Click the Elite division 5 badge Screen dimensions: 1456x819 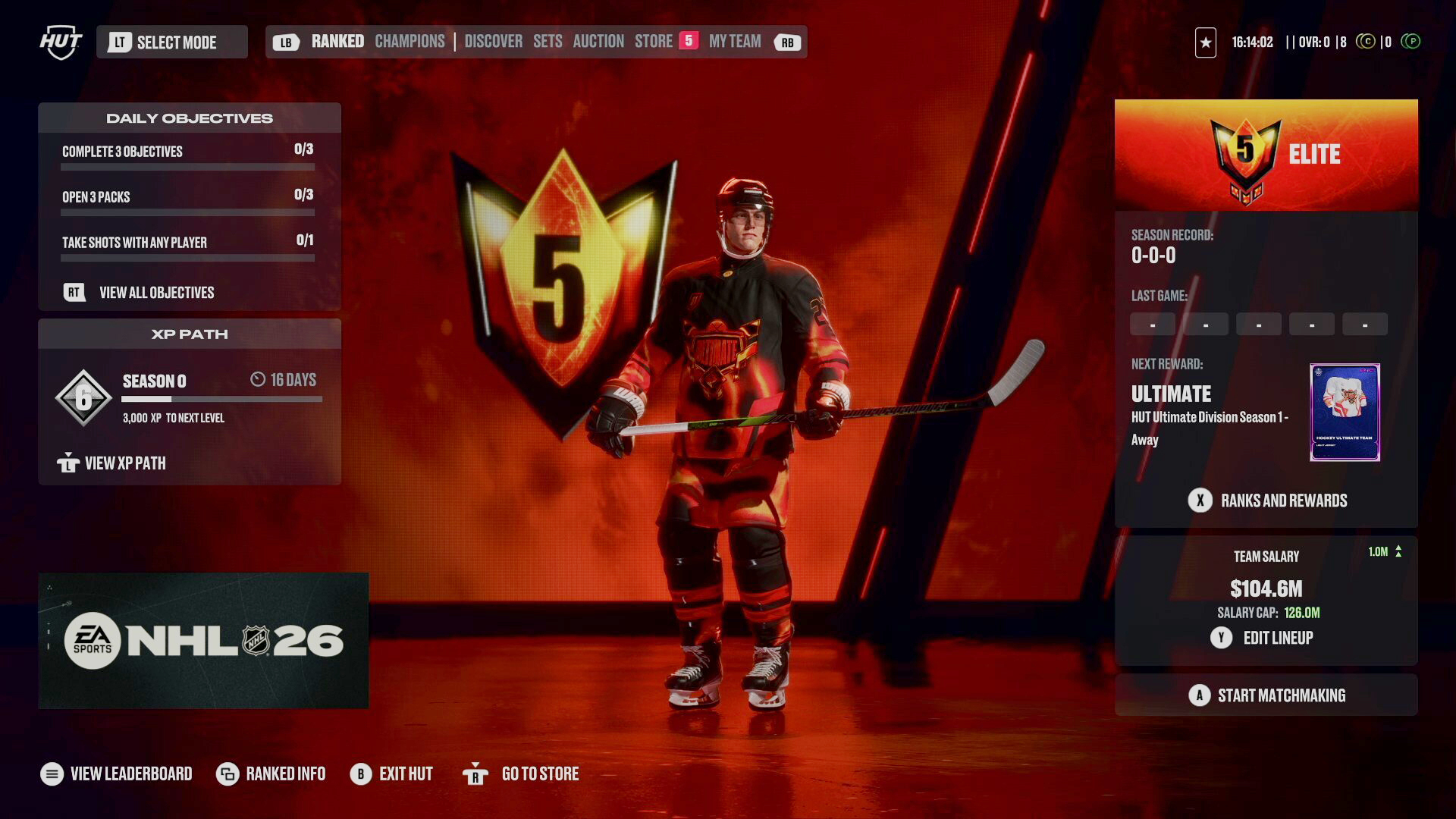click(x=1247, y=155)
